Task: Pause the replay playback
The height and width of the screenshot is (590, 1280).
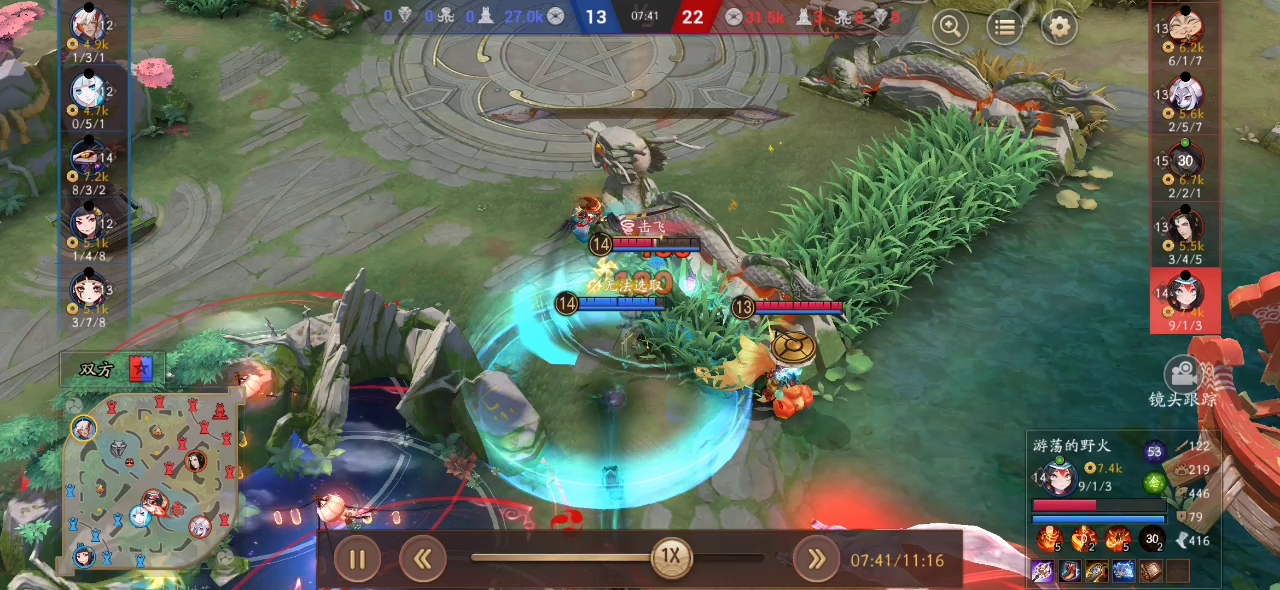Action: (x=357, y=559)
